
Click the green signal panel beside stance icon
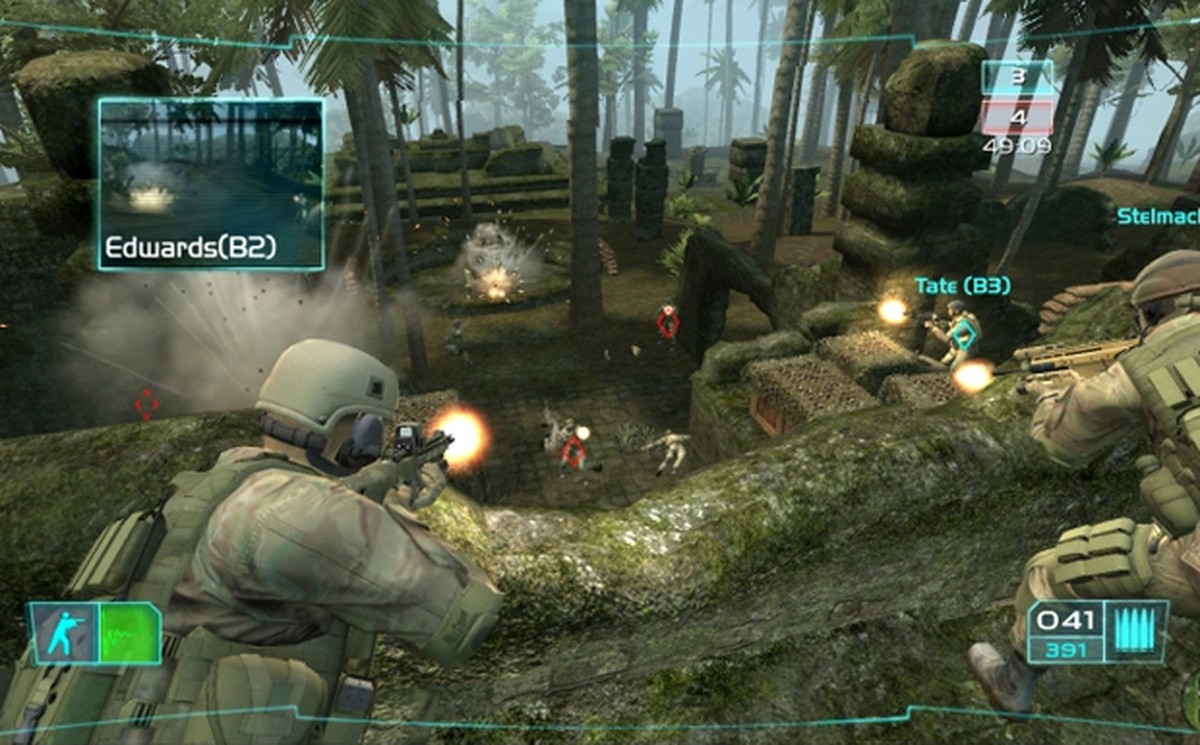129,634
